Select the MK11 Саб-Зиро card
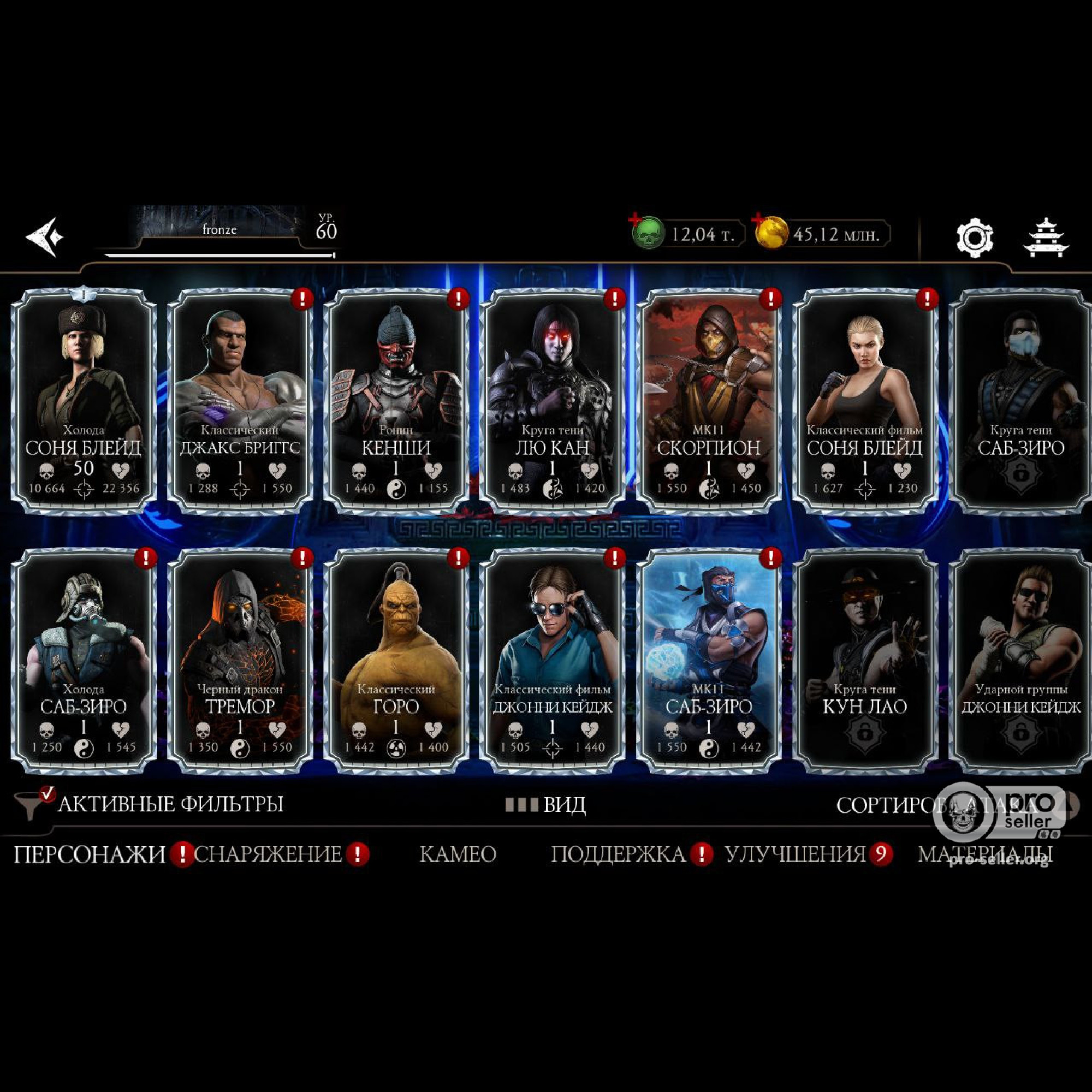This screenshot has width=1092, height=1092. [708, 660]
